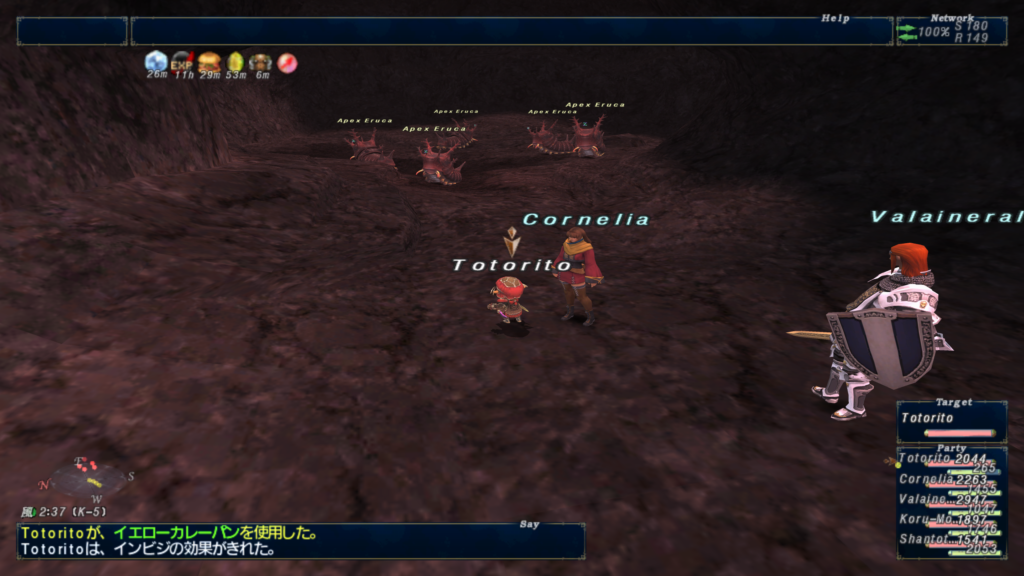The image size is (1024, 576).
Task: Click the ice crystal status icon
Action: coord(156,61)
